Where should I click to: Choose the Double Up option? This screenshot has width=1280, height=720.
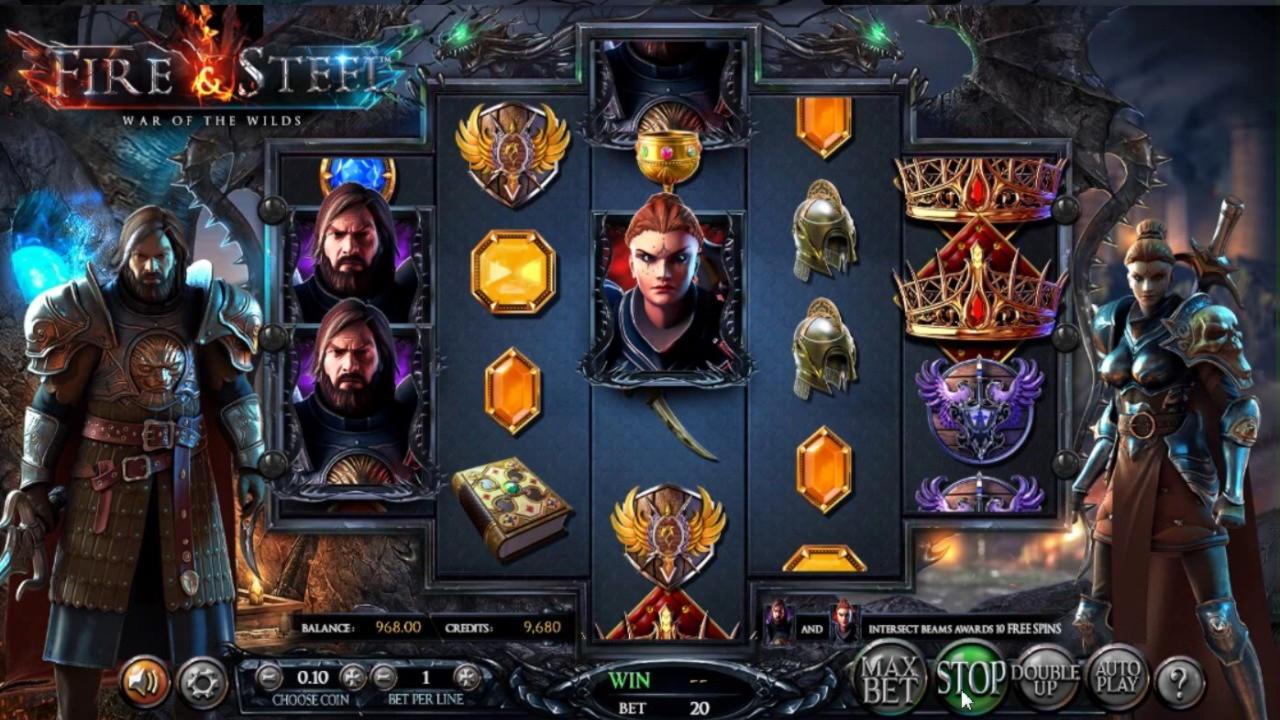click(1045, 679)
